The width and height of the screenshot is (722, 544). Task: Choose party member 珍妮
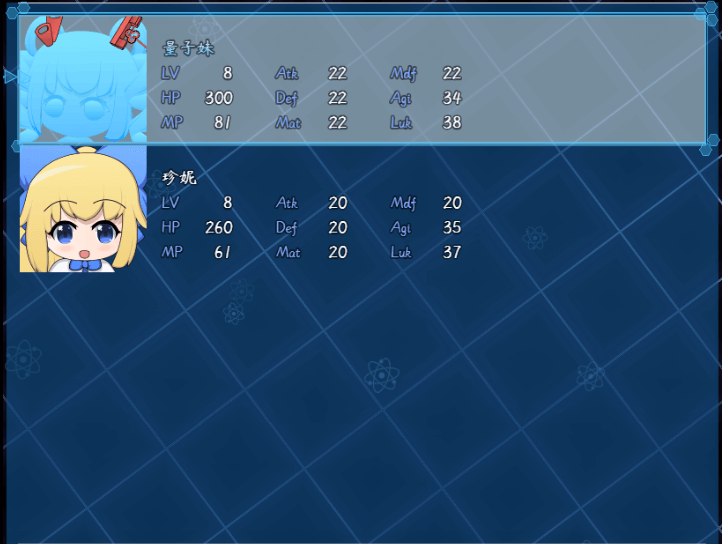[360, 210]
